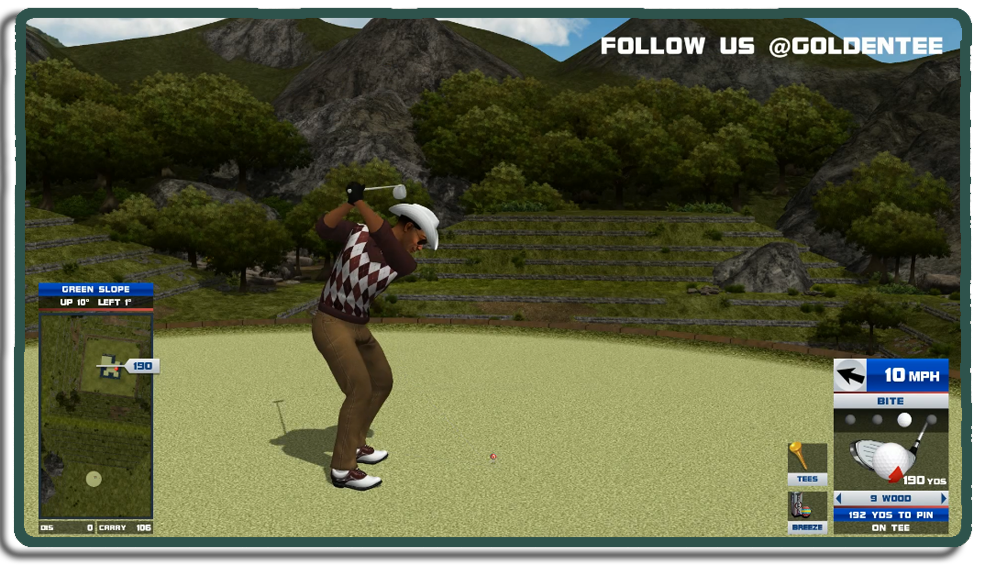The width and height of the screenshot is (991, 565).
Task: Select the 190 yard marker on the minimap
Action: 142,366
